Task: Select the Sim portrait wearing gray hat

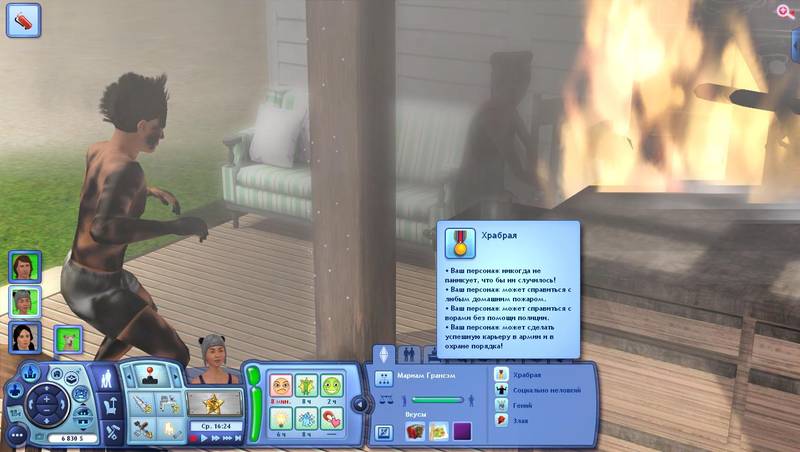Action: (x=24, y=303)
